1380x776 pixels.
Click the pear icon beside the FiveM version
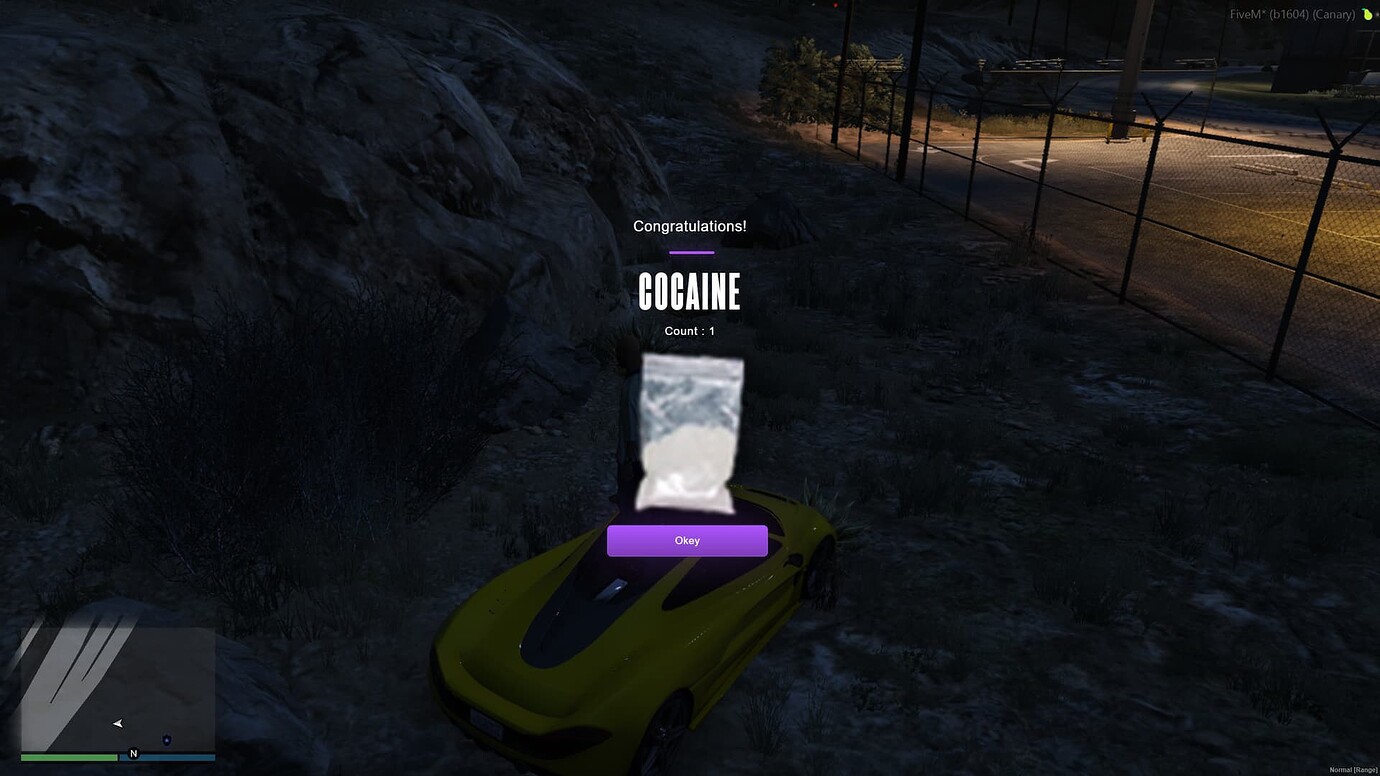(1366, 14)
